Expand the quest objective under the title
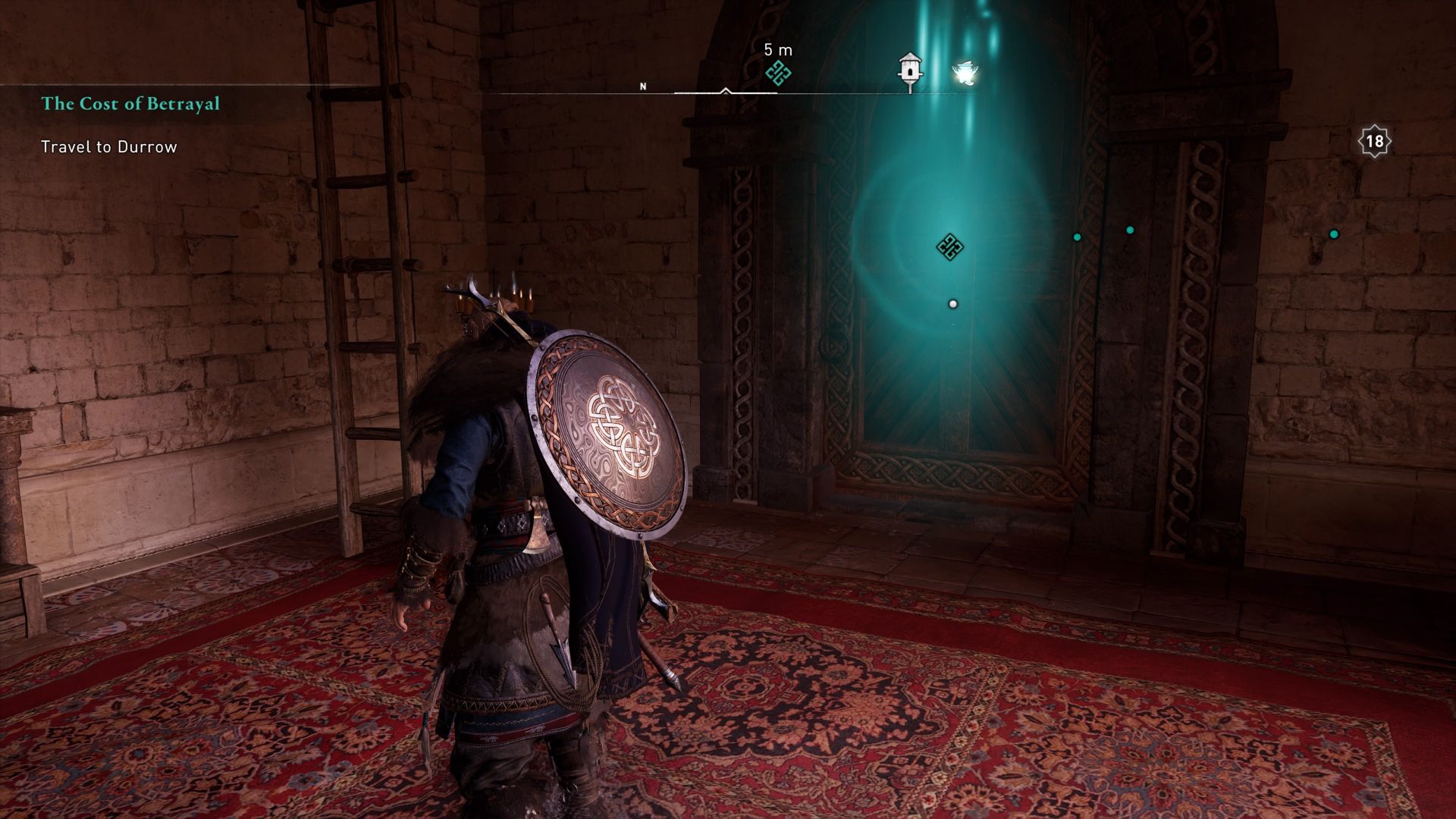The image size is (1456, 819). click(x=108, y=147)
